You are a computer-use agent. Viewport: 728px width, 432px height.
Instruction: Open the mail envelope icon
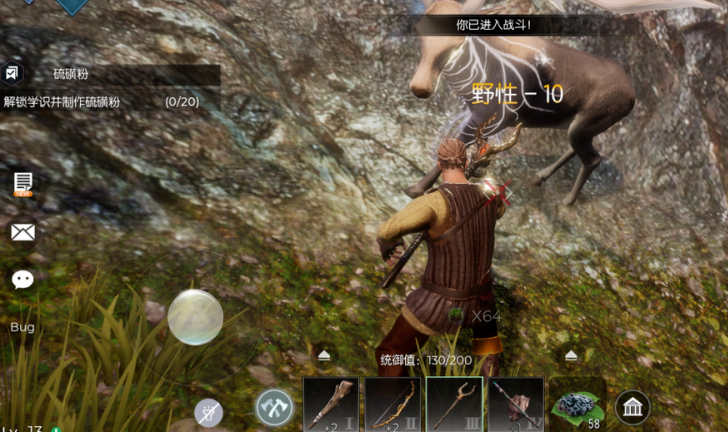(23, 232)
